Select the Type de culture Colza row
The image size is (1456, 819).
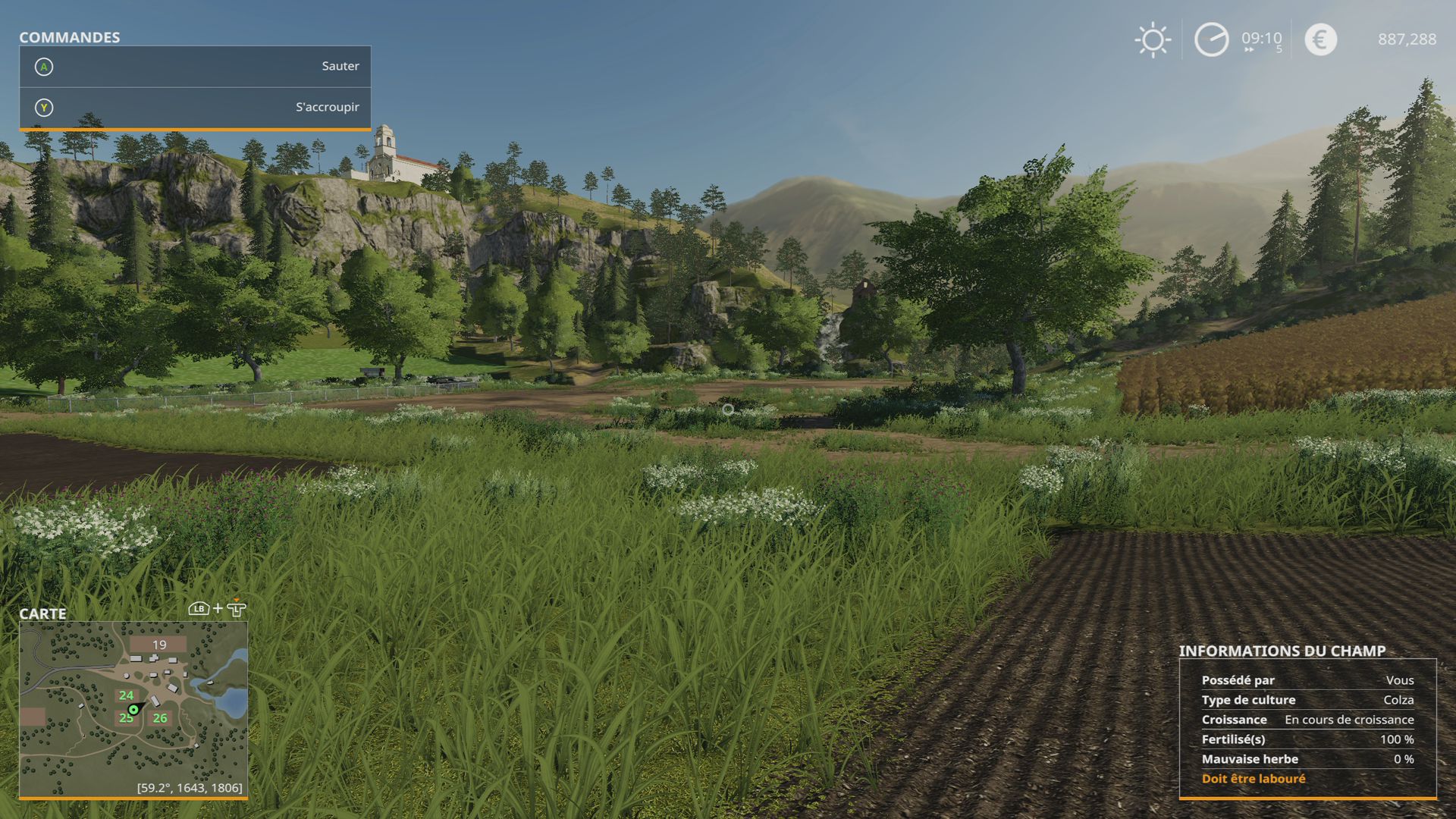[1304, 700]
